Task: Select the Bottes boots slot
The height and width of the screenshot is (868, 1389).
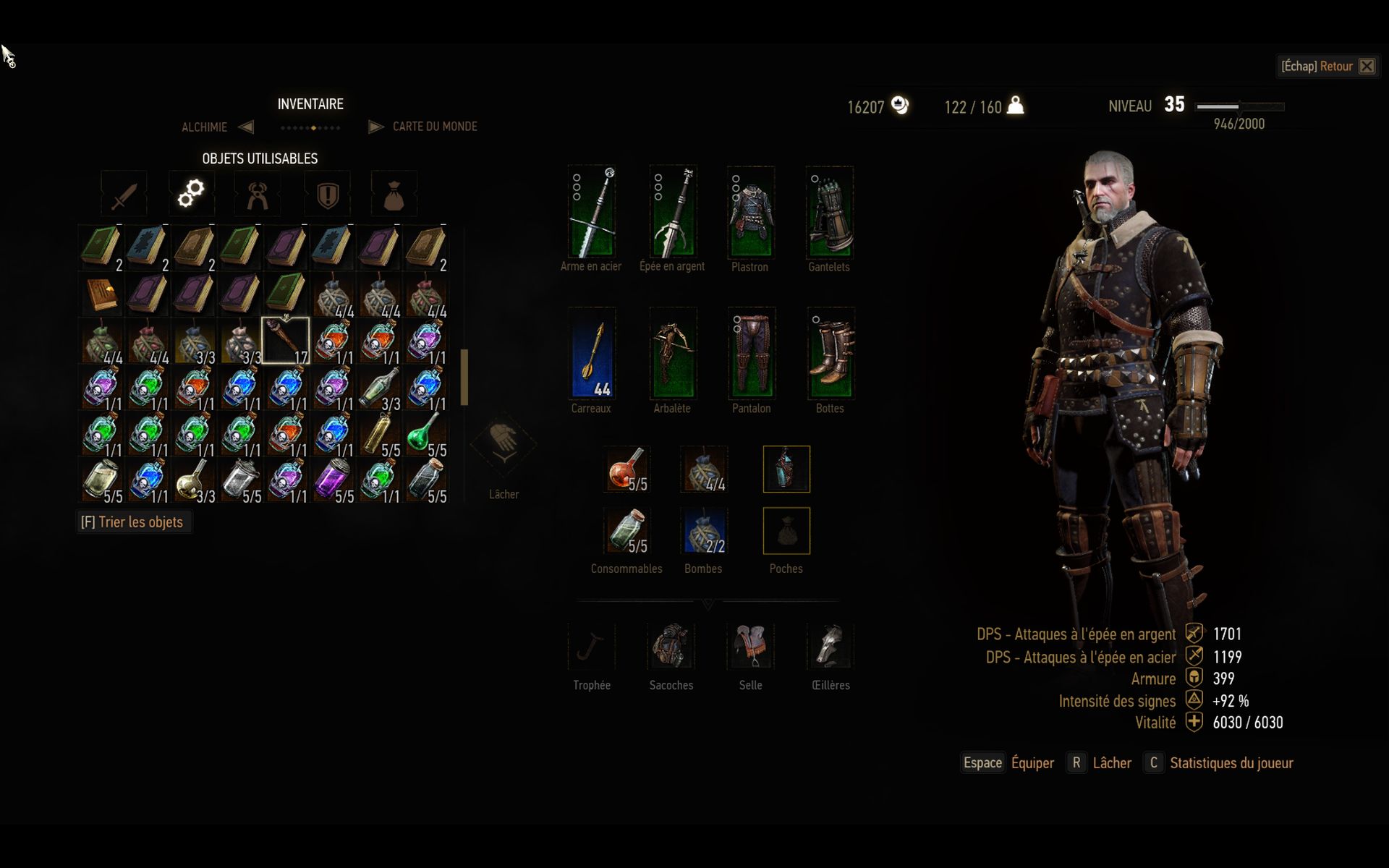Action: [830, 354]
